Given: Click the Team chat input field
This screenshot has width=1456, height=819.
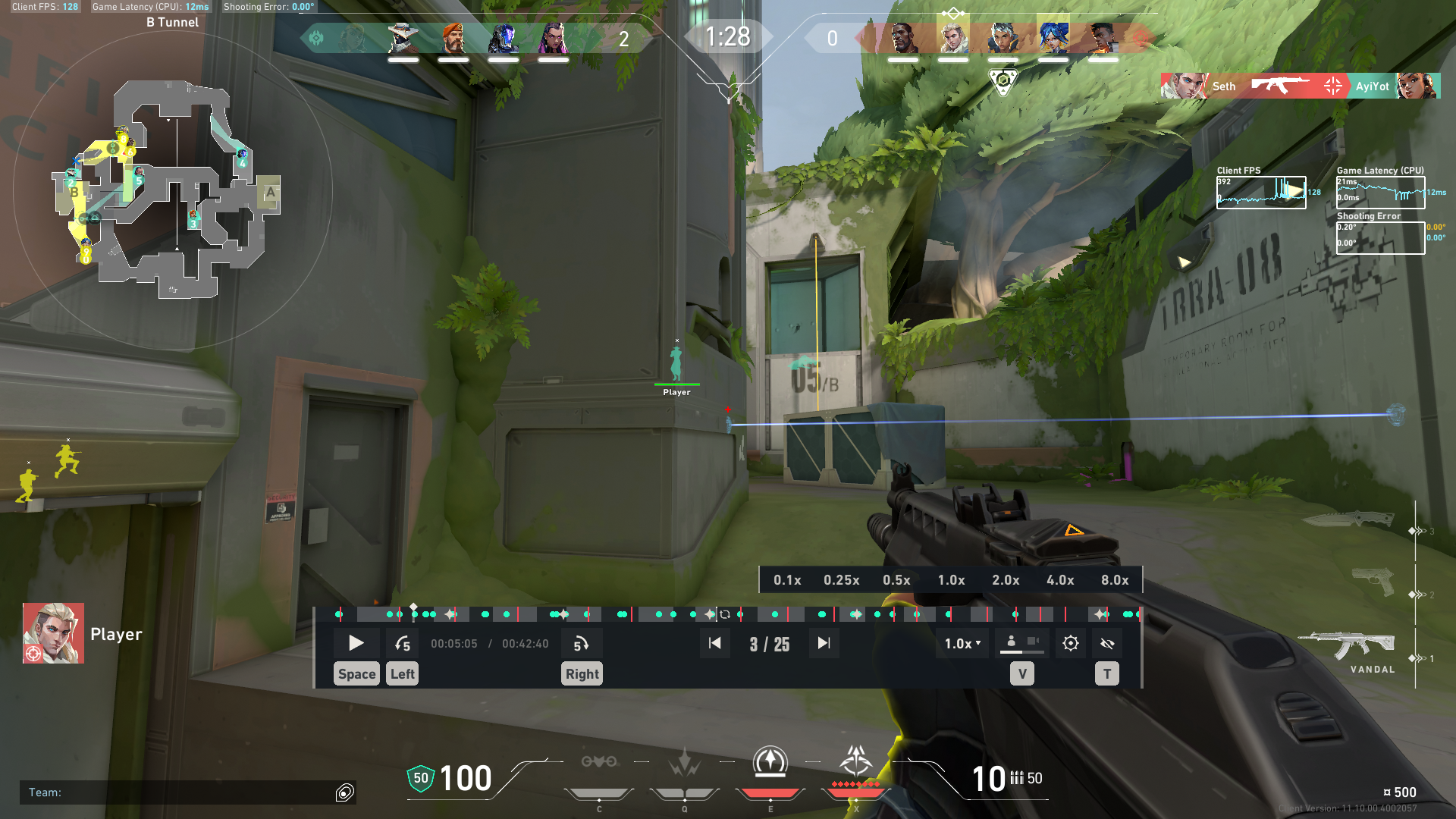Looking at the screenshot, I should 182,792.
